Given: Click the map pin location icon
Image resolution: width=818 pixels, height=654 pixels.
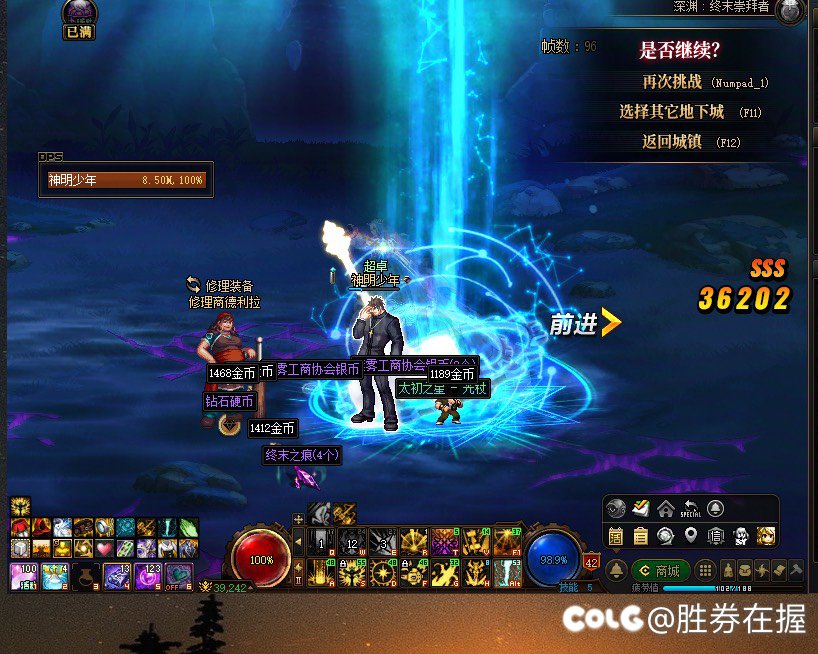Looking at the screenshot, I should tap(690, 536).
